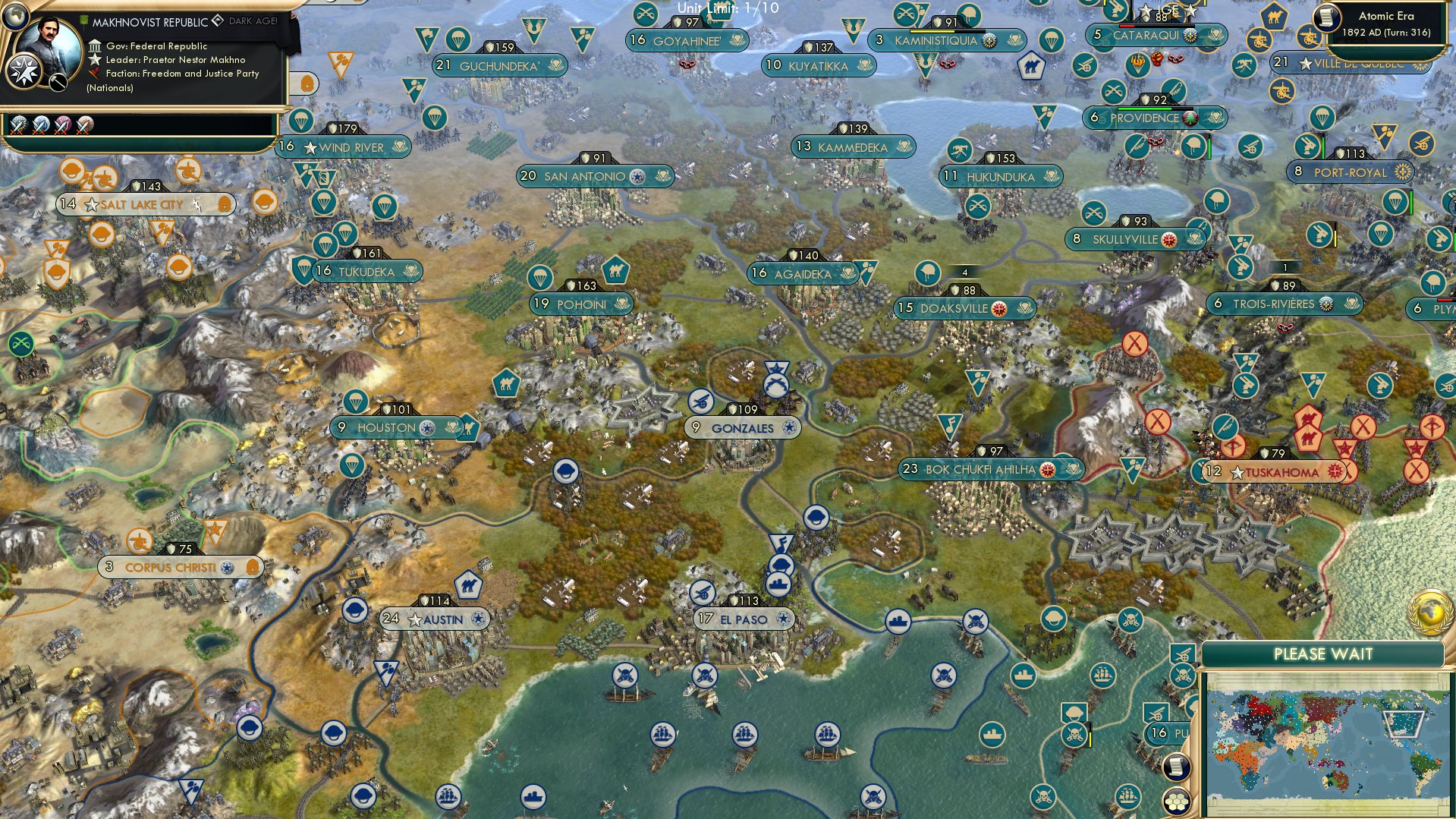Click the hammer icon on the portrait
The width and height of the screenshot is (1456, 819).
[58, 82]
